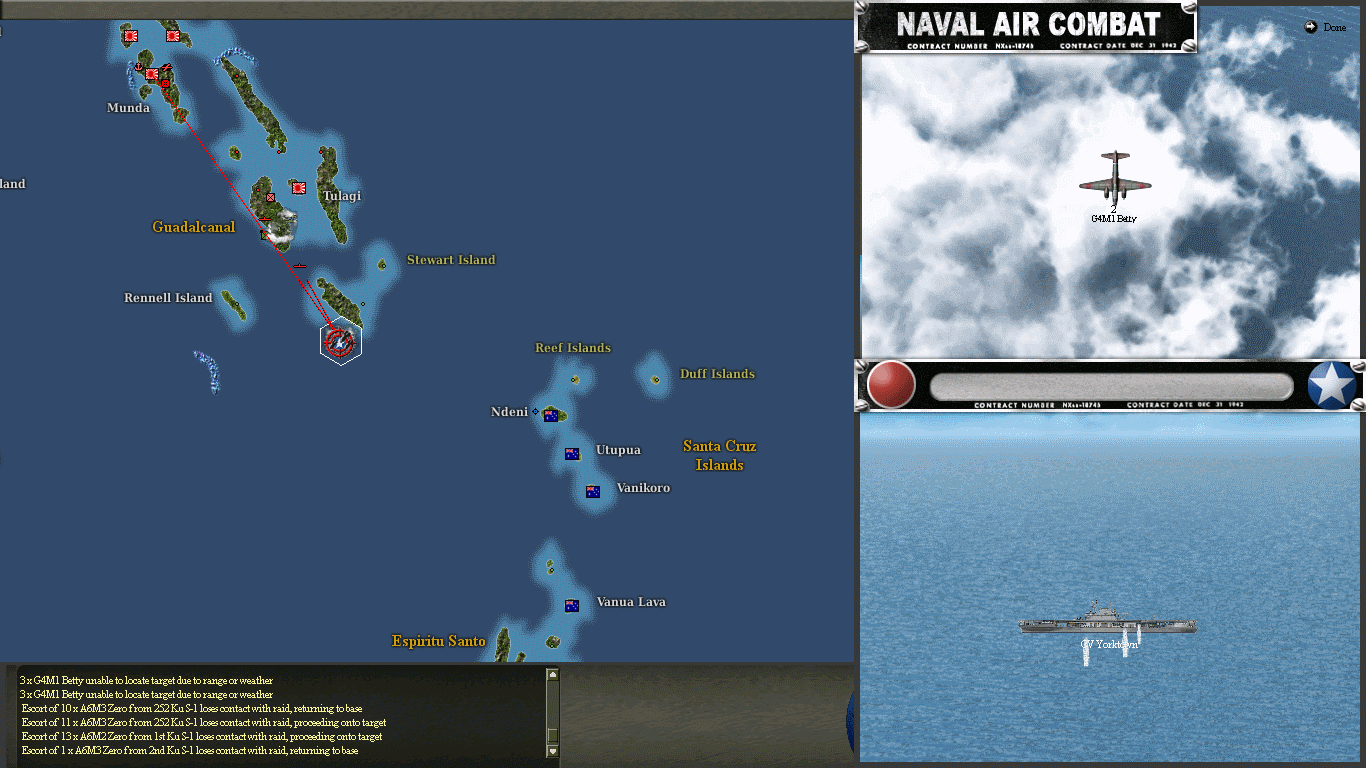Select the Japanese base icon at Munda
Image resolution: width=1366 pixels, height=768 pixels.
click(152, 73)
